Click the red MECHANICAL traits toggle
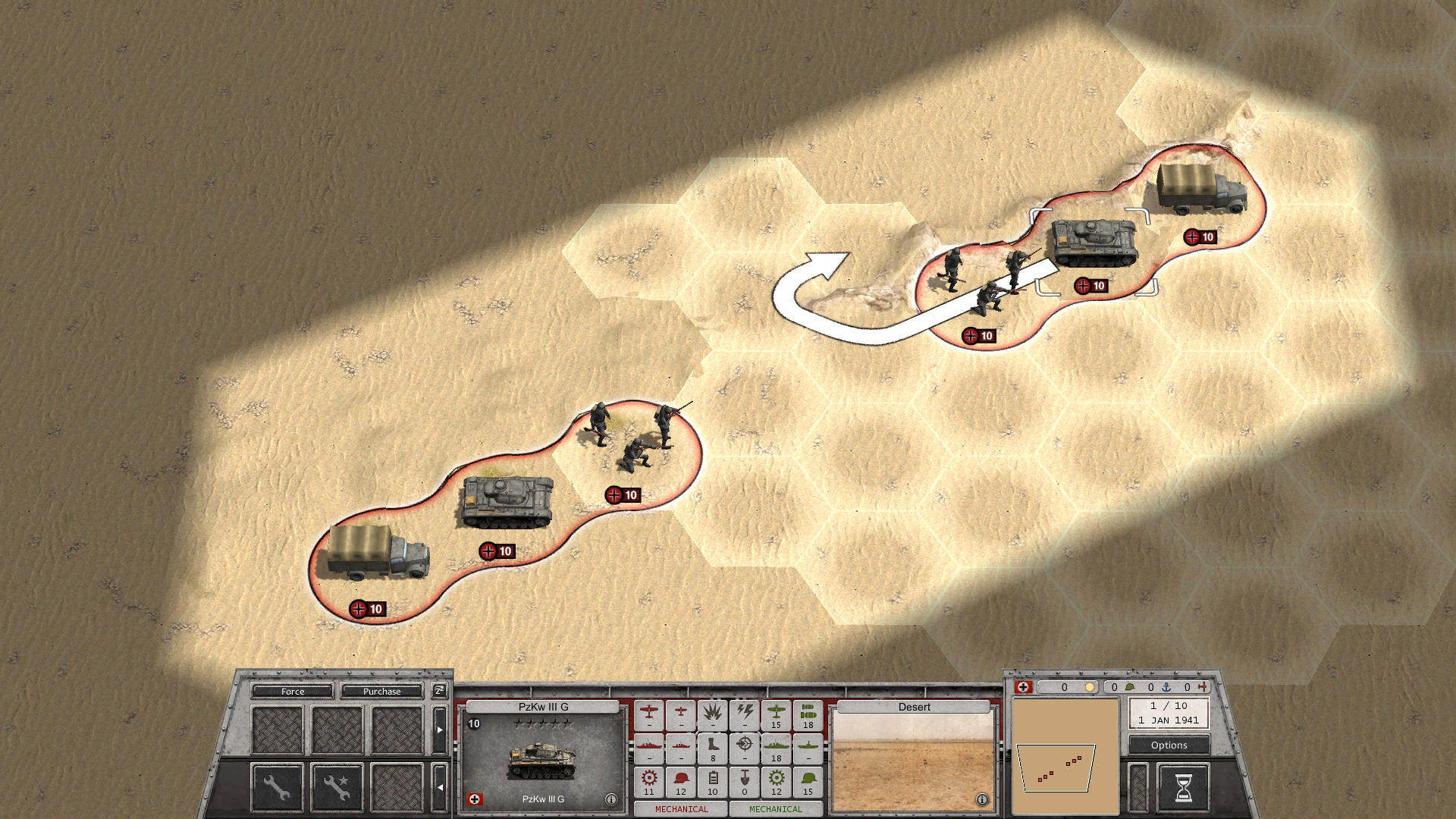 pos(681,810)
